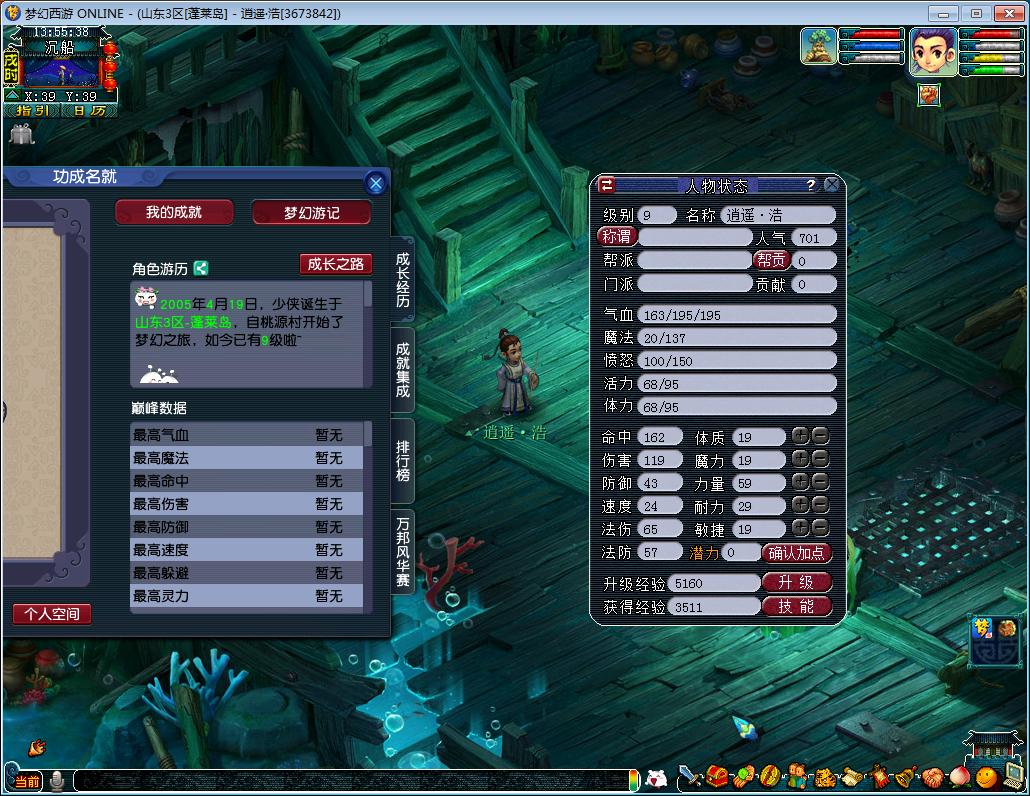Maximize the game window

point(976,13)
